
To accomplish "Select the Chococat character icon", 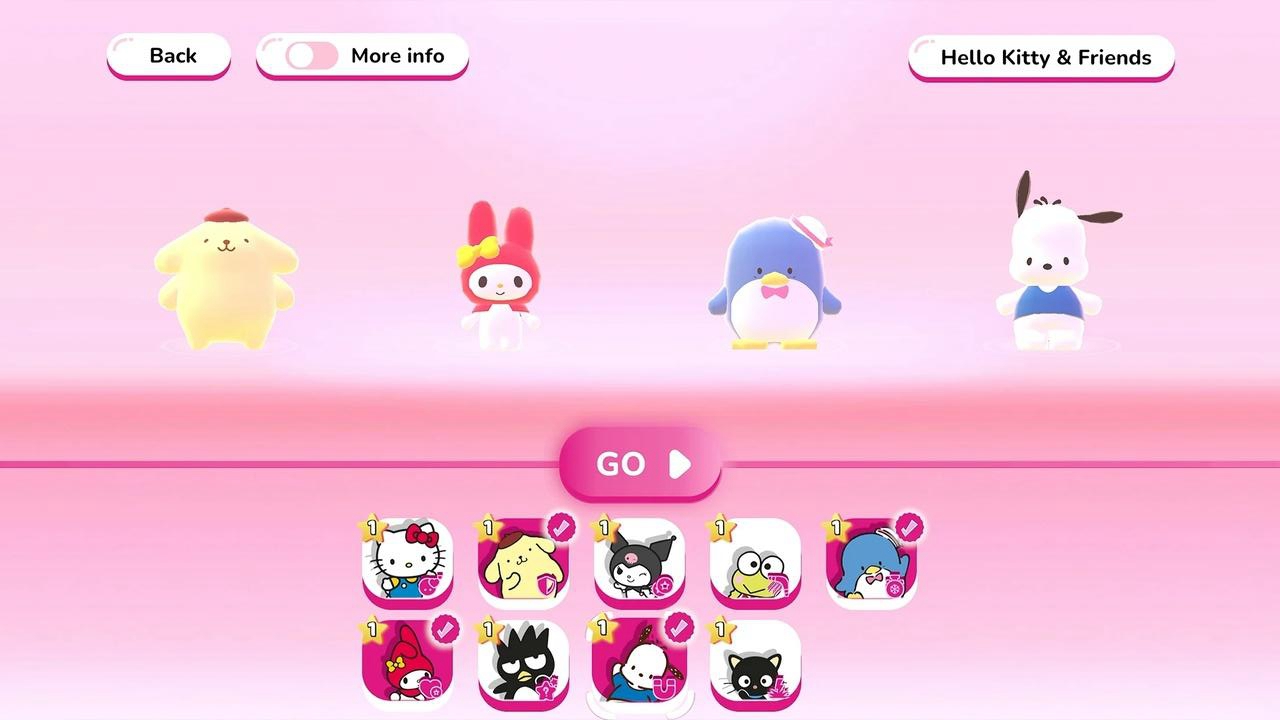I will [755, 664].
